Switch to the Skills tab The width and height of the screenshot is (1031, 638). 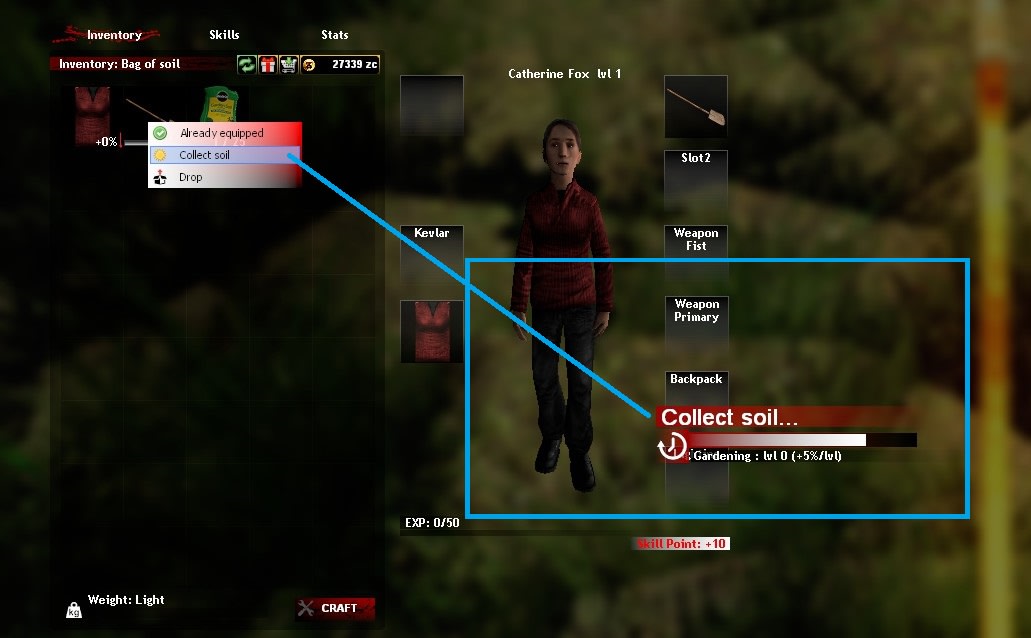click(x=224, y=35)
